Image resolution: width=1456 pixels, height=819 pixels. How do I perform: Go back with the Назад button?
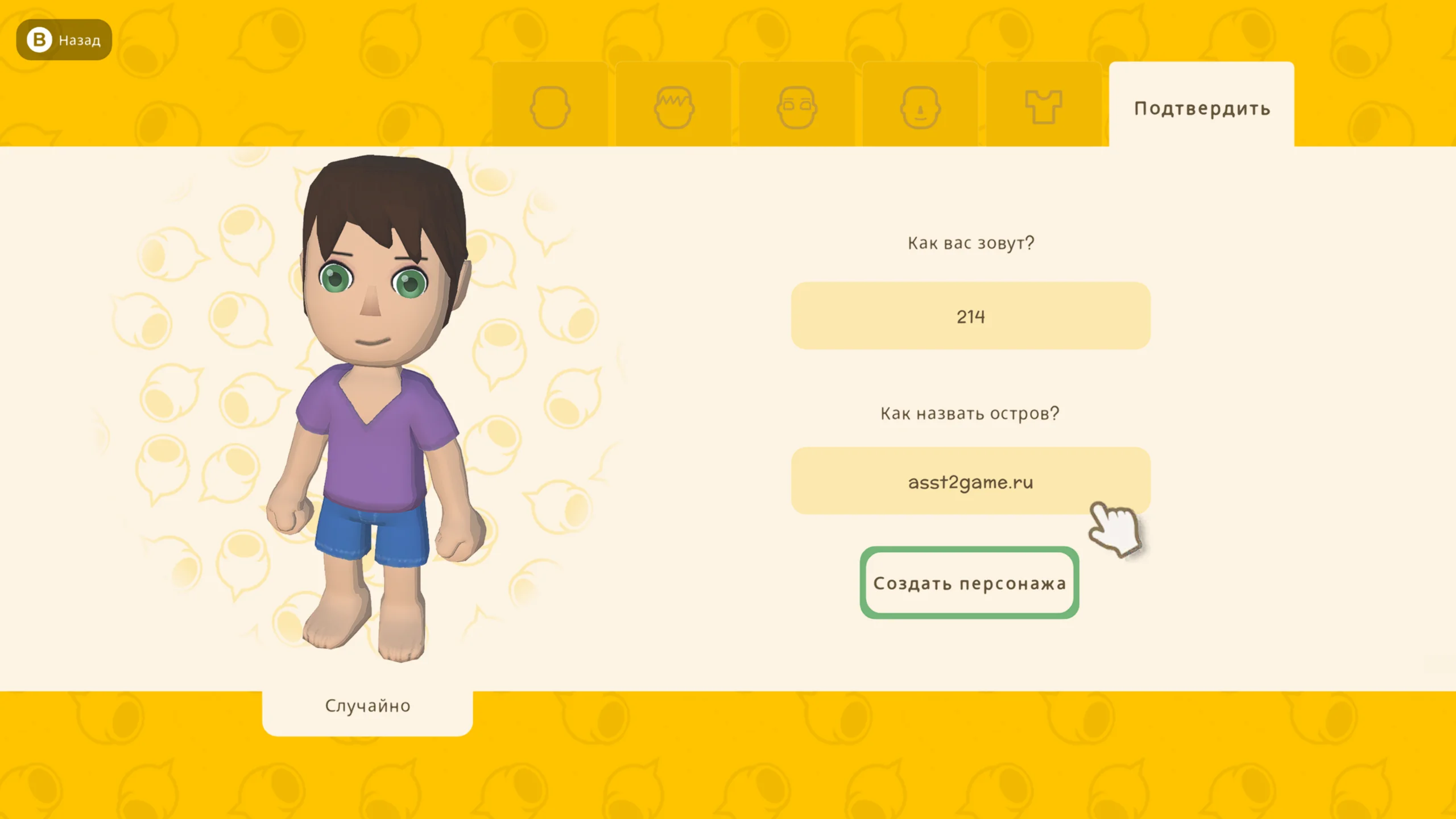[x=64, y=40]
